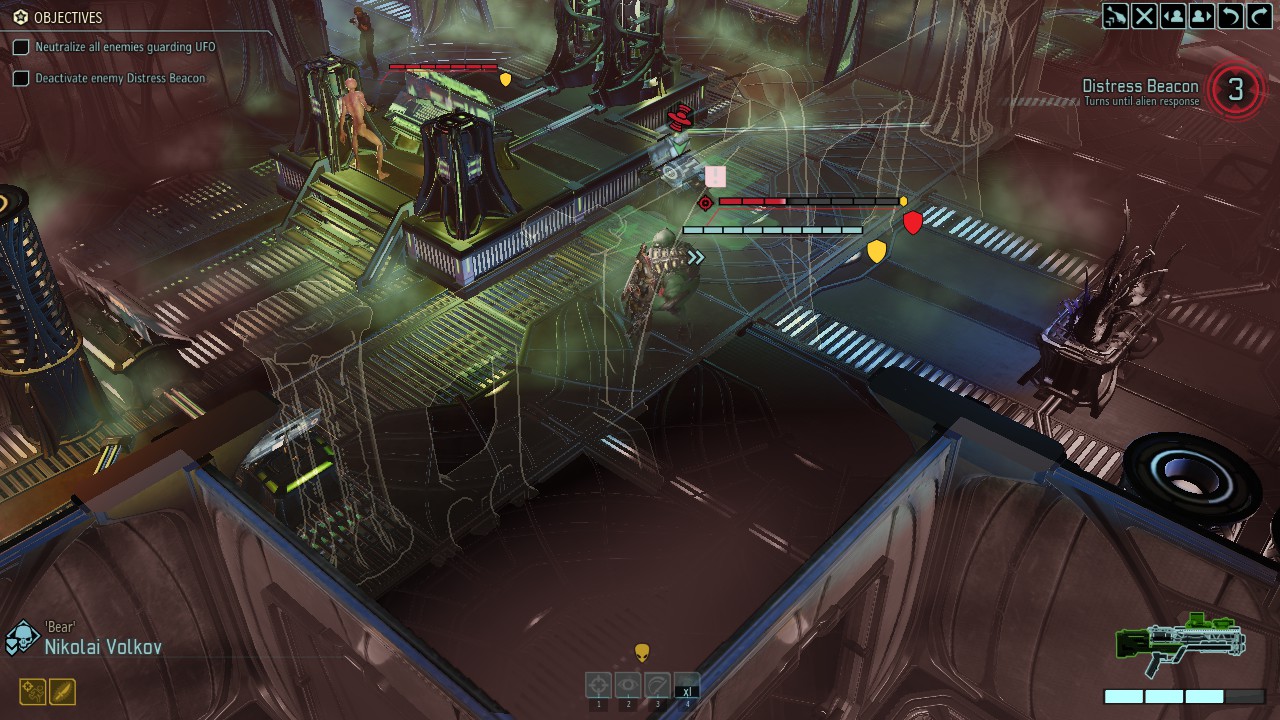Select the 'Deactivate enemy Distress Beacon' objective
Viewport: 1280px width, 720px height.
pyautogui.click(x=120, y=78)
